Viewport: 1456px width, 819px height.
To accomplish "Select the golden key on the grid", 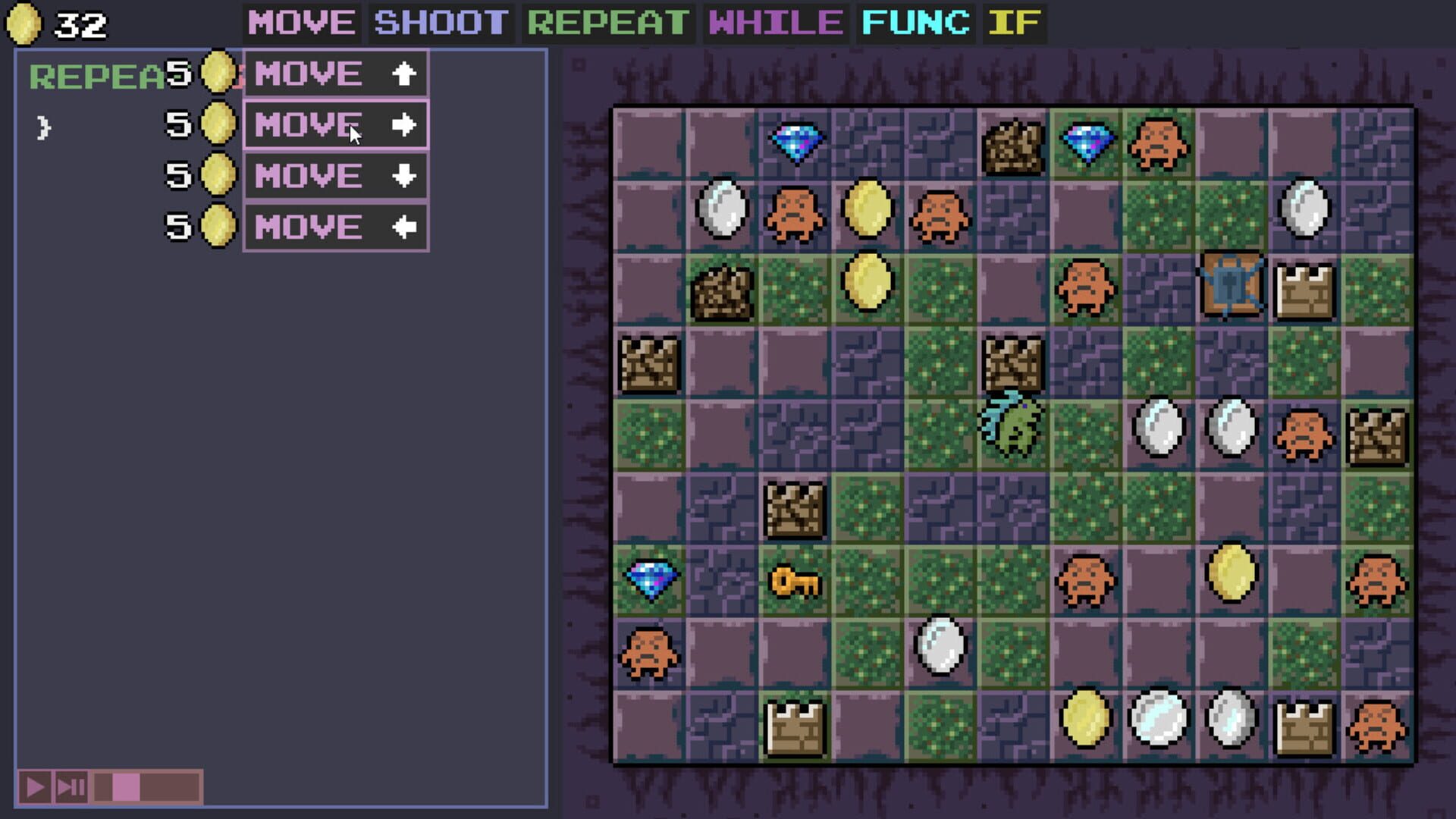I will [796, 582].
